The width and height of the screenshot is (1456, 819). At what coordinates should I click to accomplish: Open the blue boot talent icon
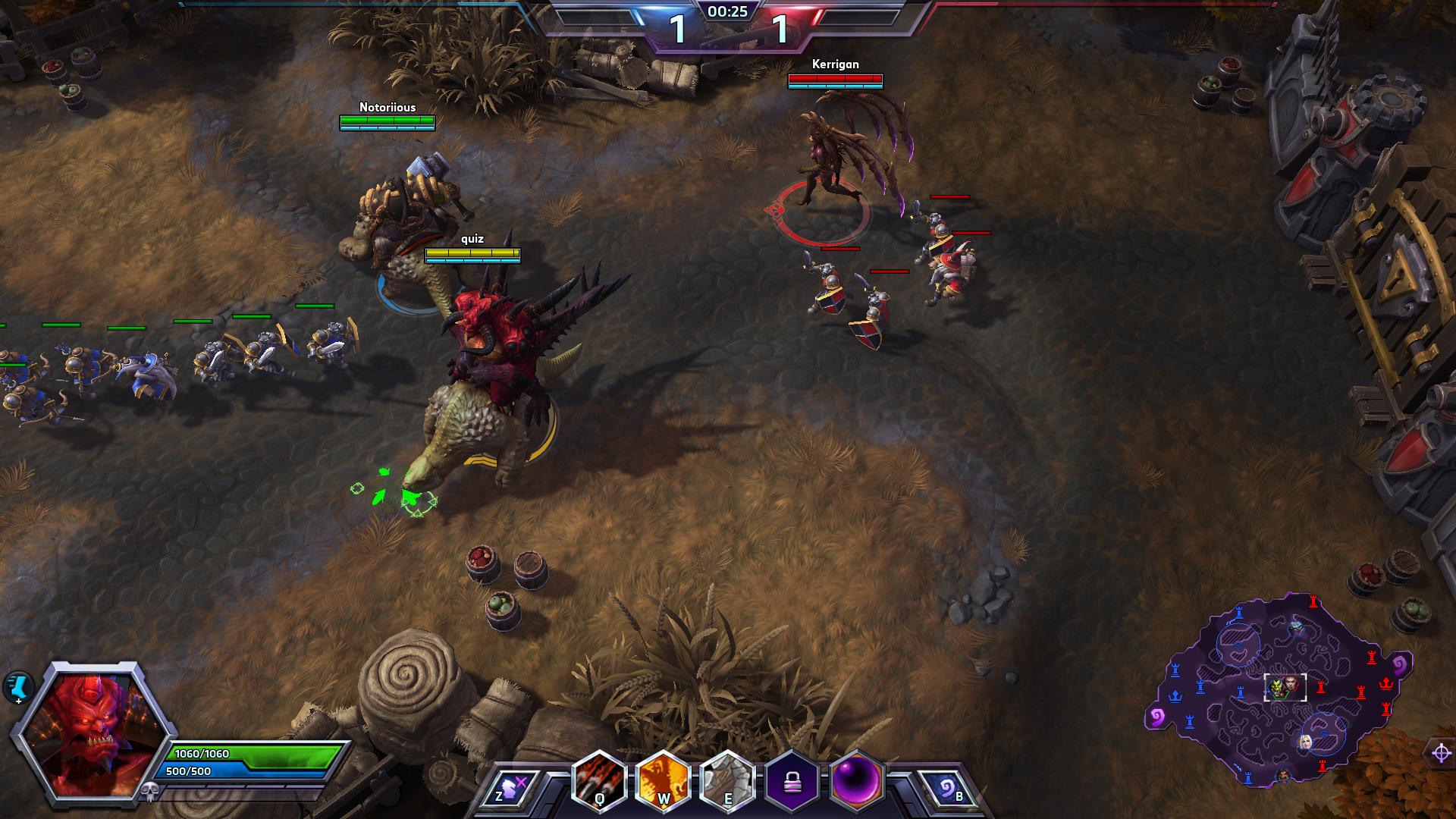pyautogui.click(x=16, y=686)
